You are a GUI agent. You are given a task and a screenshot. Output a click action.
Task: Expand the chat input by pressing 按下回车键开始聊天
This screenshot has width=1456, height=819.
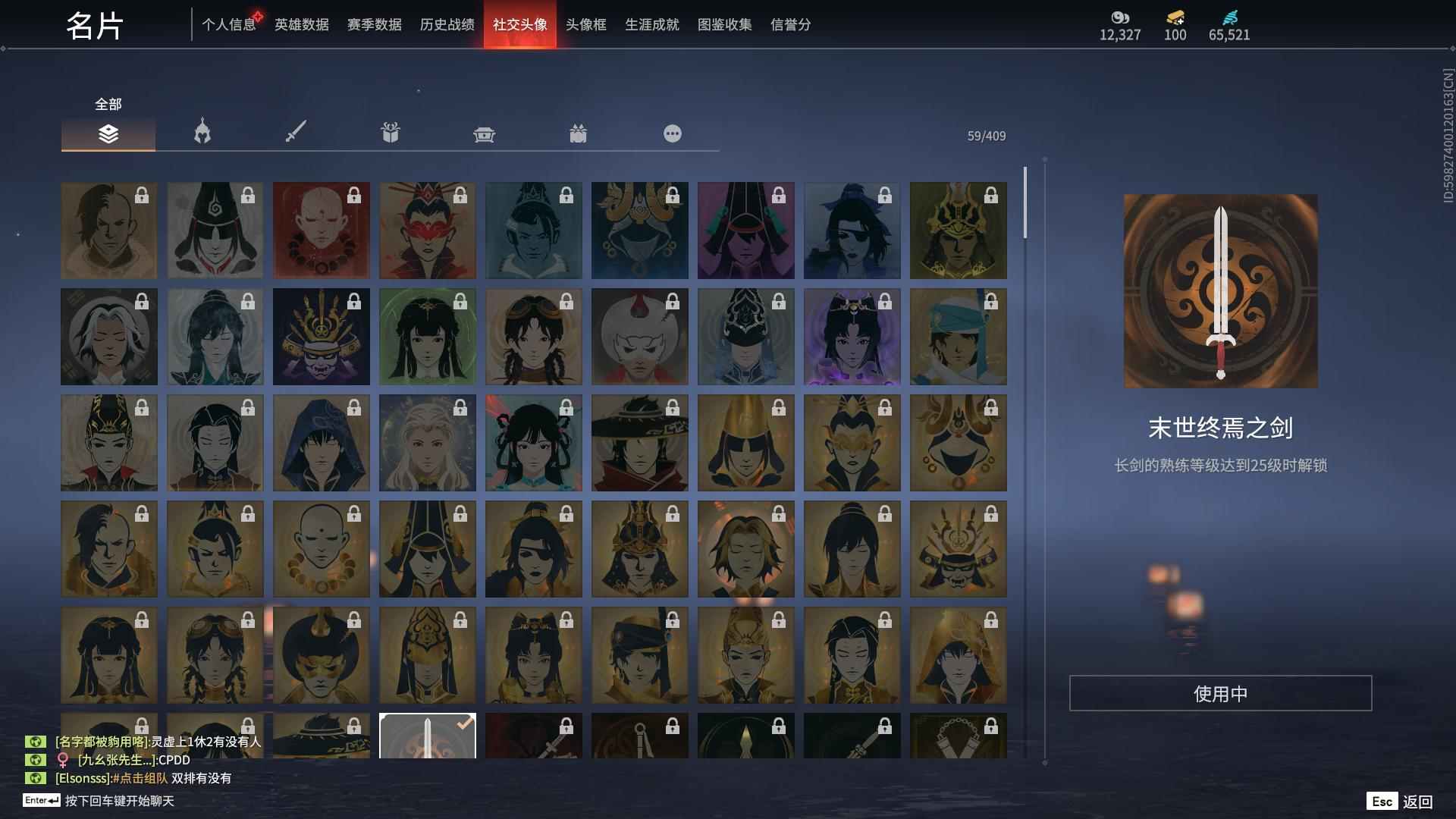(121, 799)
